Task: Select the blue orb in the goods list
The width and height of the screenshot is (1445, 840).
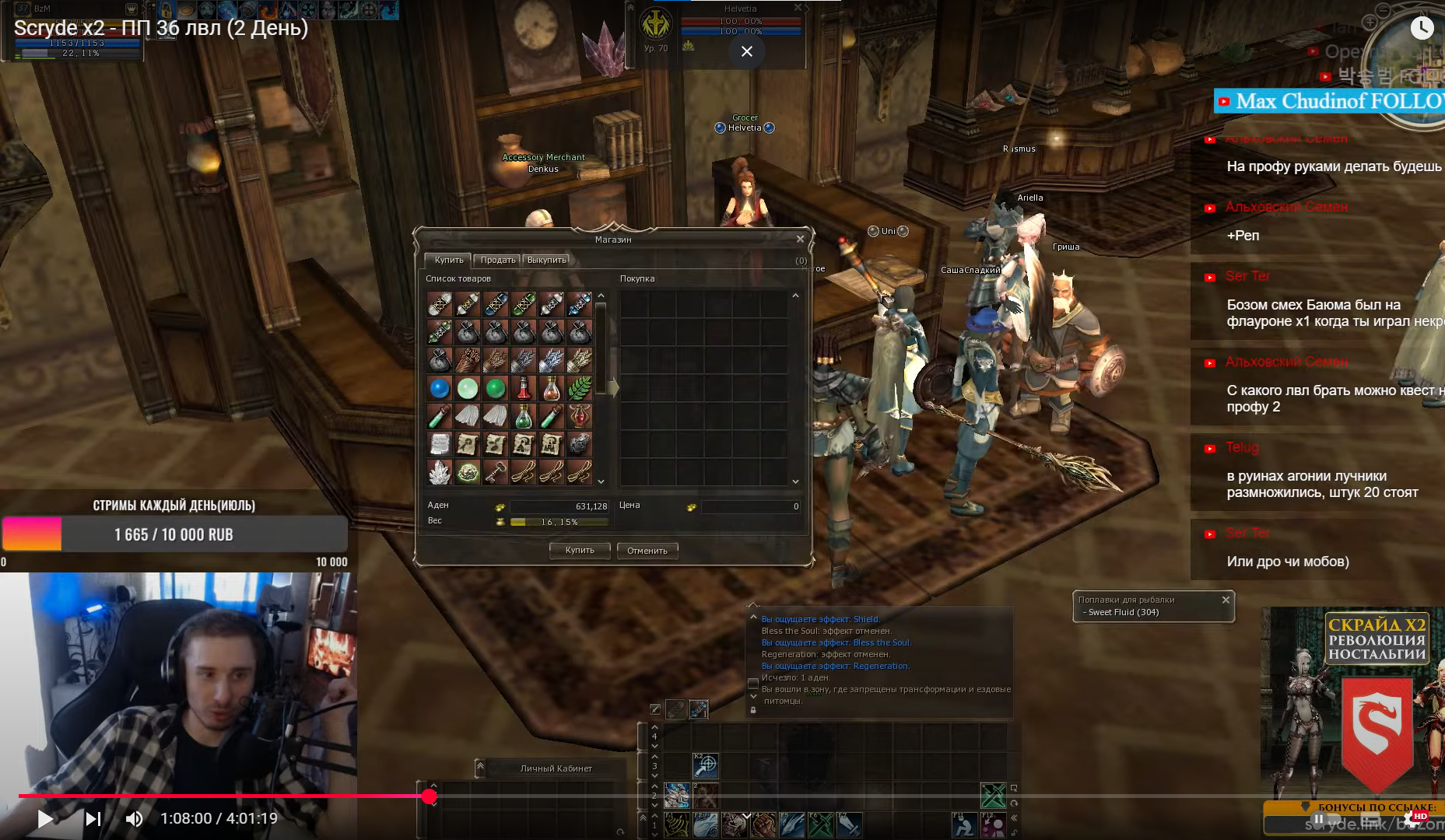Action: pyautogui.click(x=440, y=388)
